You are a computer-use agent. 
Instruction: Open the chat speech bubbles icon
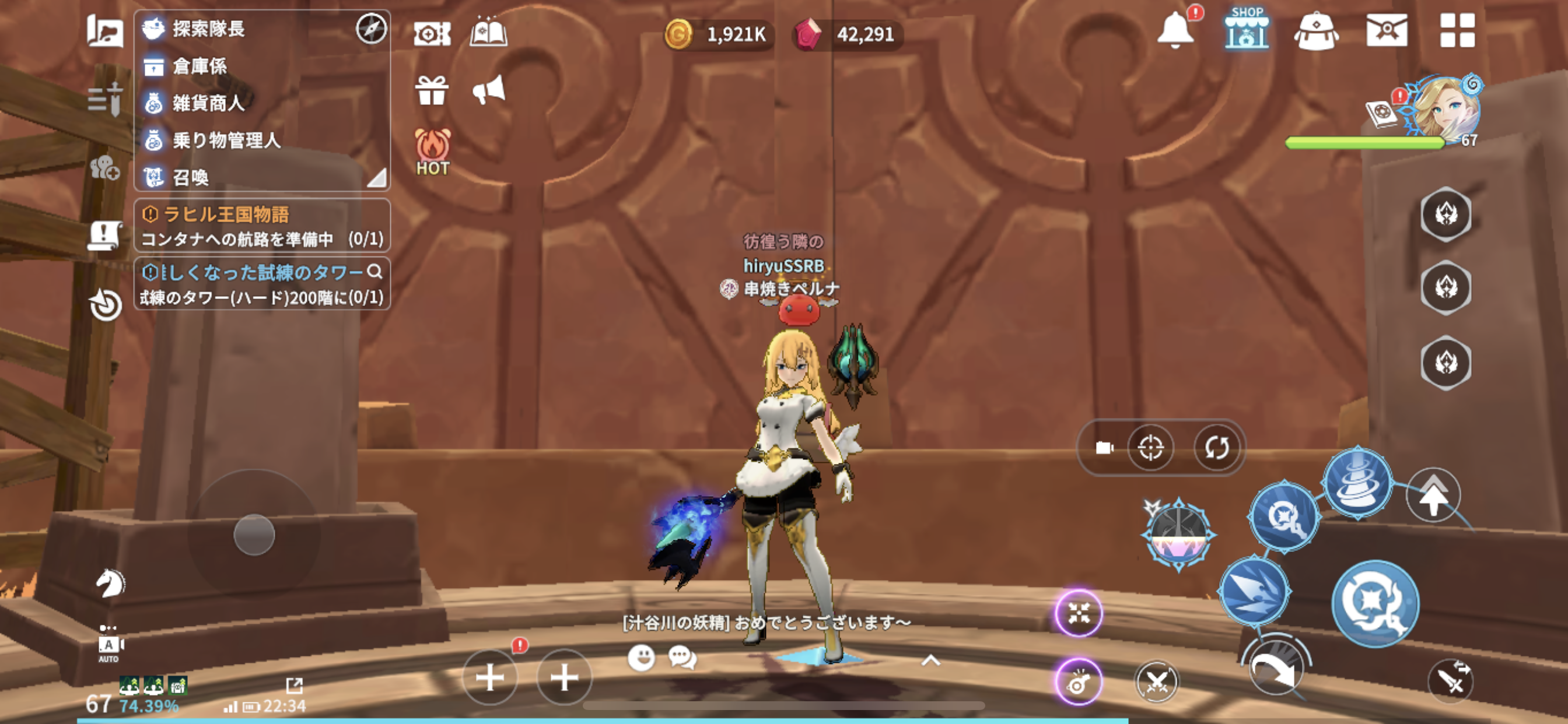coord(682,658)
